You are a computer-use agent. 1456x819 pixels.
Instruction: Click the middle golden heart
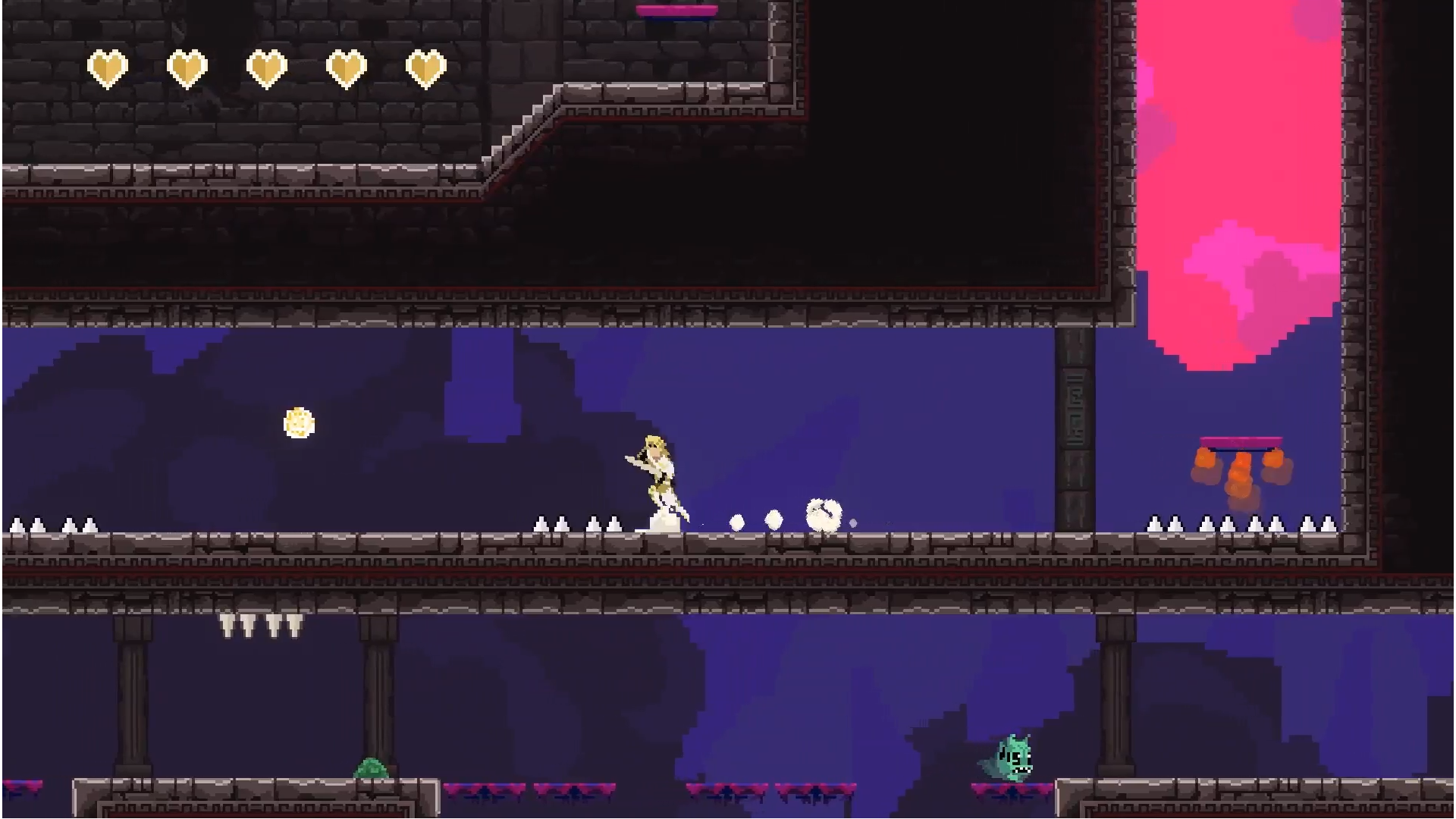tap(267, 67)
